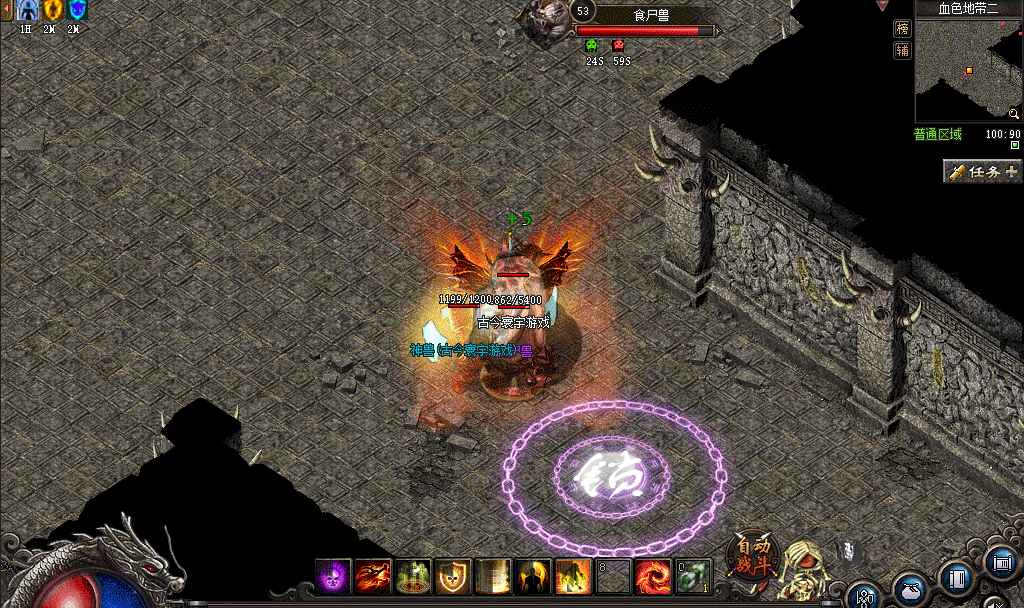Screen dimensions: 1024x608
Task: Cast the green summoning circle skill
Action: coord(413,576)
